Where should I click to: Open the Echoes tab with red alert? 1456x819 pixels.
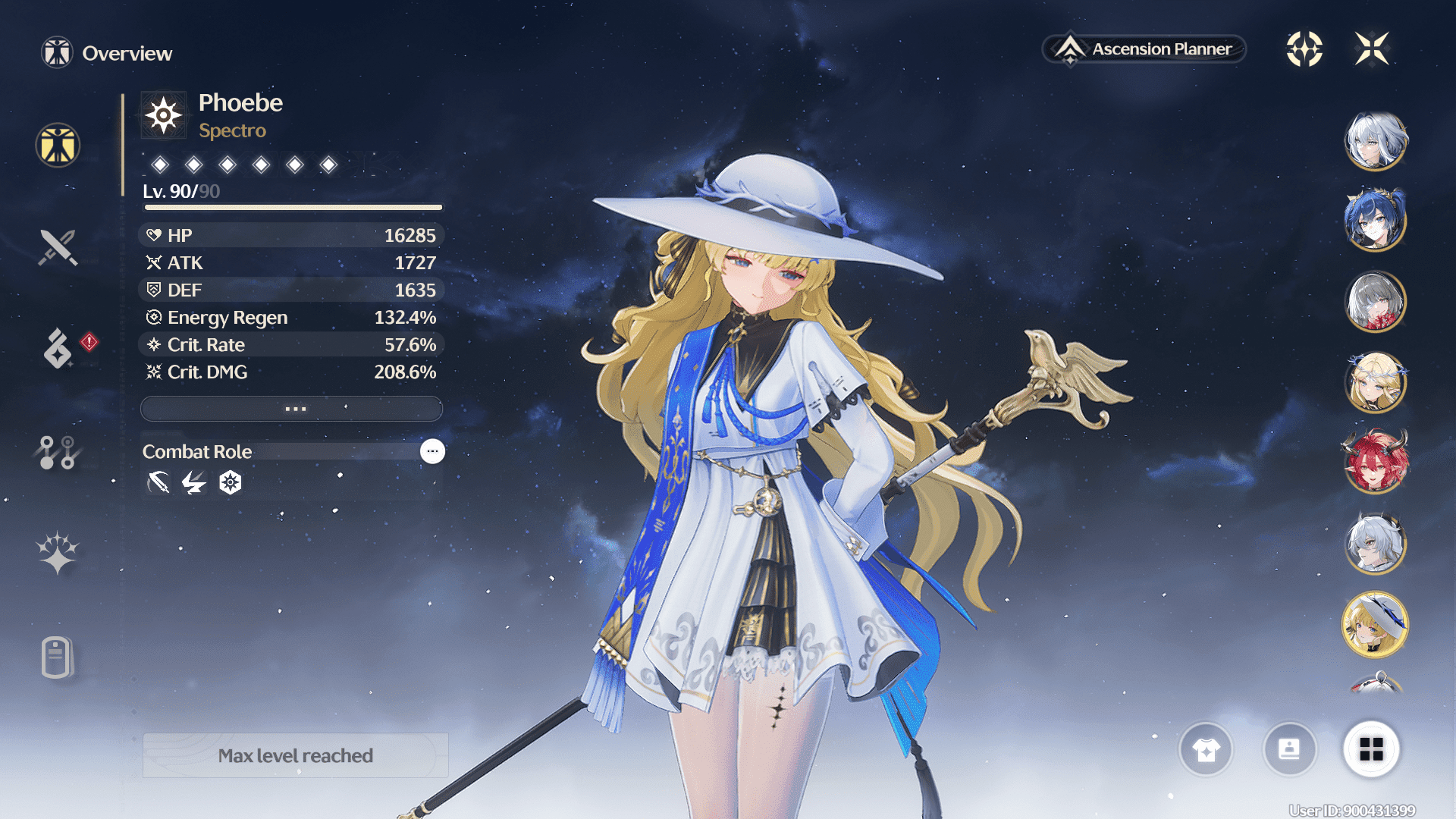click(x=58, y=348)
